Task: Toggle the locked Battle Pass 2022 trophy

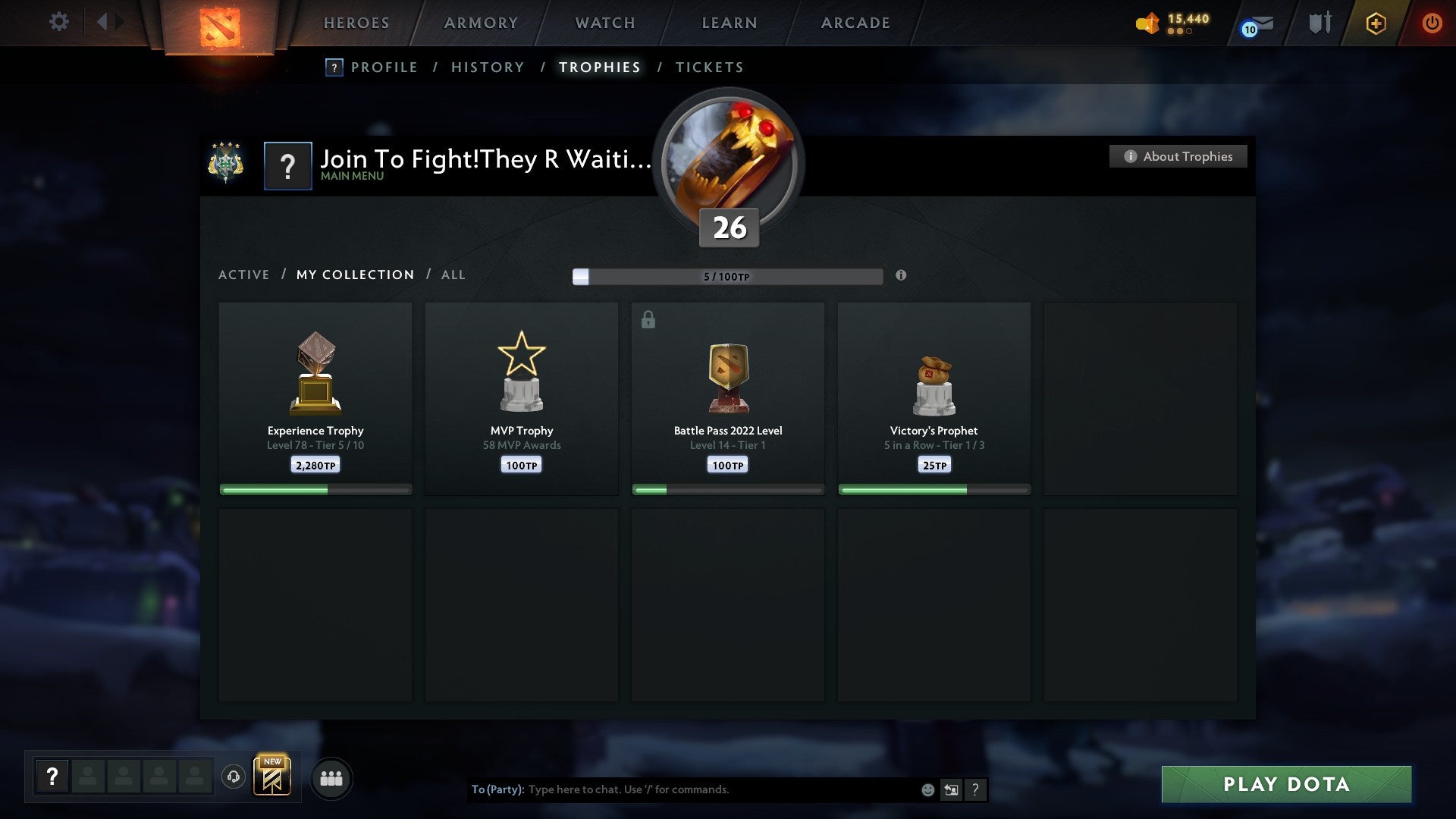Action: click(728, 394)
